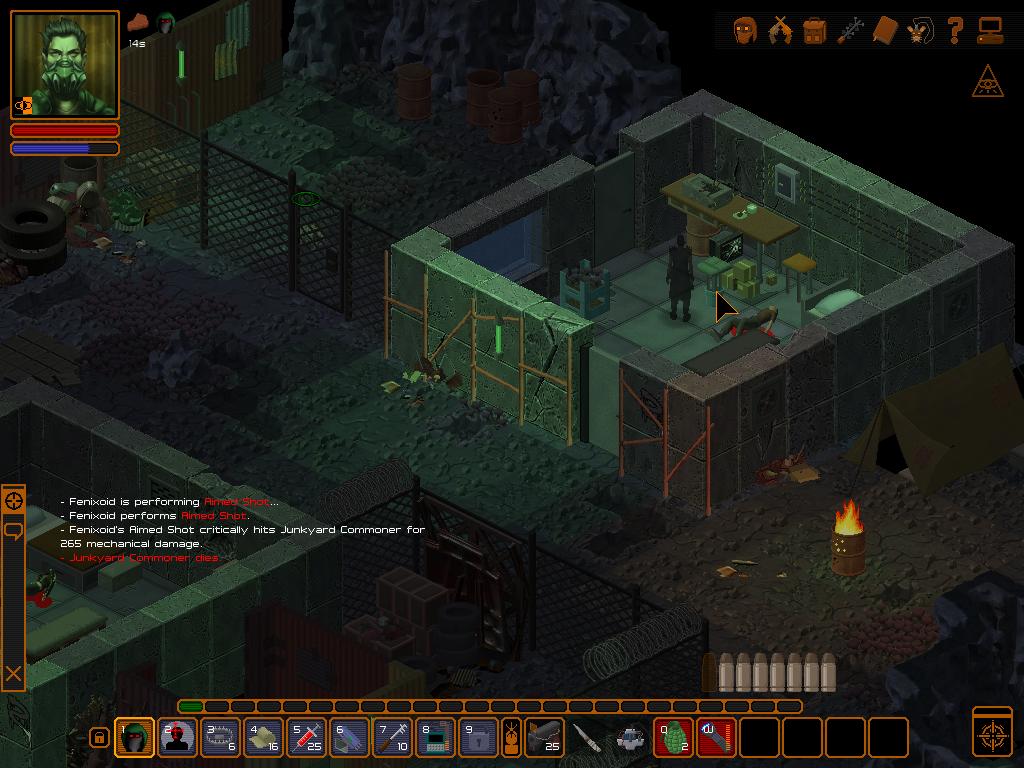Toggle the hotbar padlock
1024x768 pixels.
point(98,738)
